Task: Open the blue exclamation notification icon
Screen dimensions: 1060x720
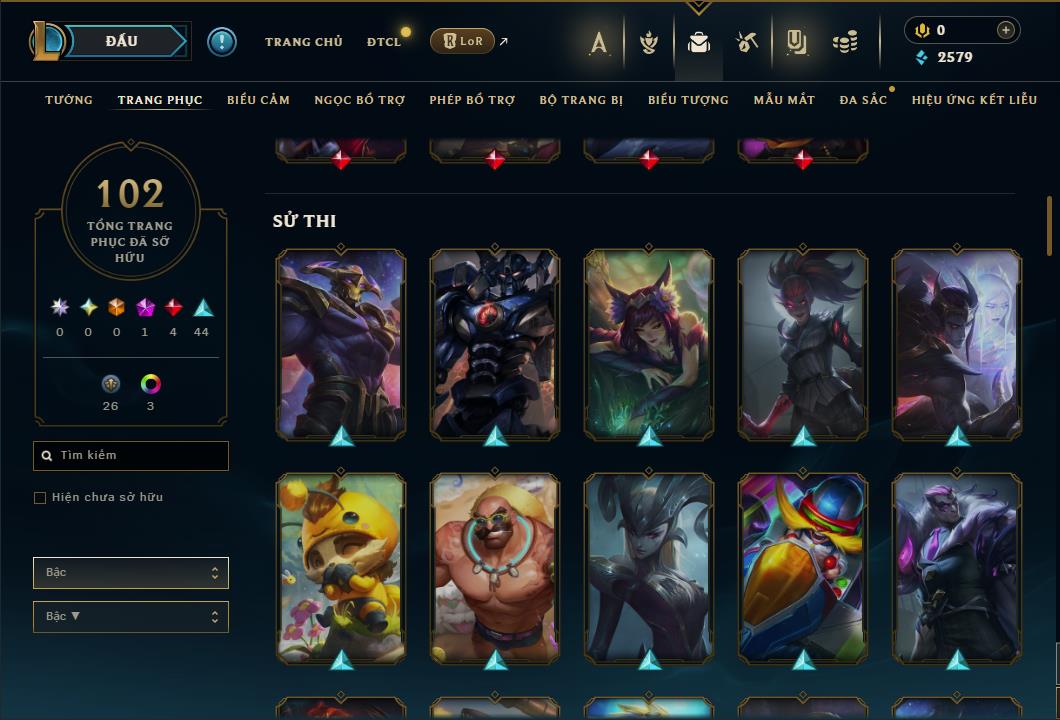Action: 222,42
